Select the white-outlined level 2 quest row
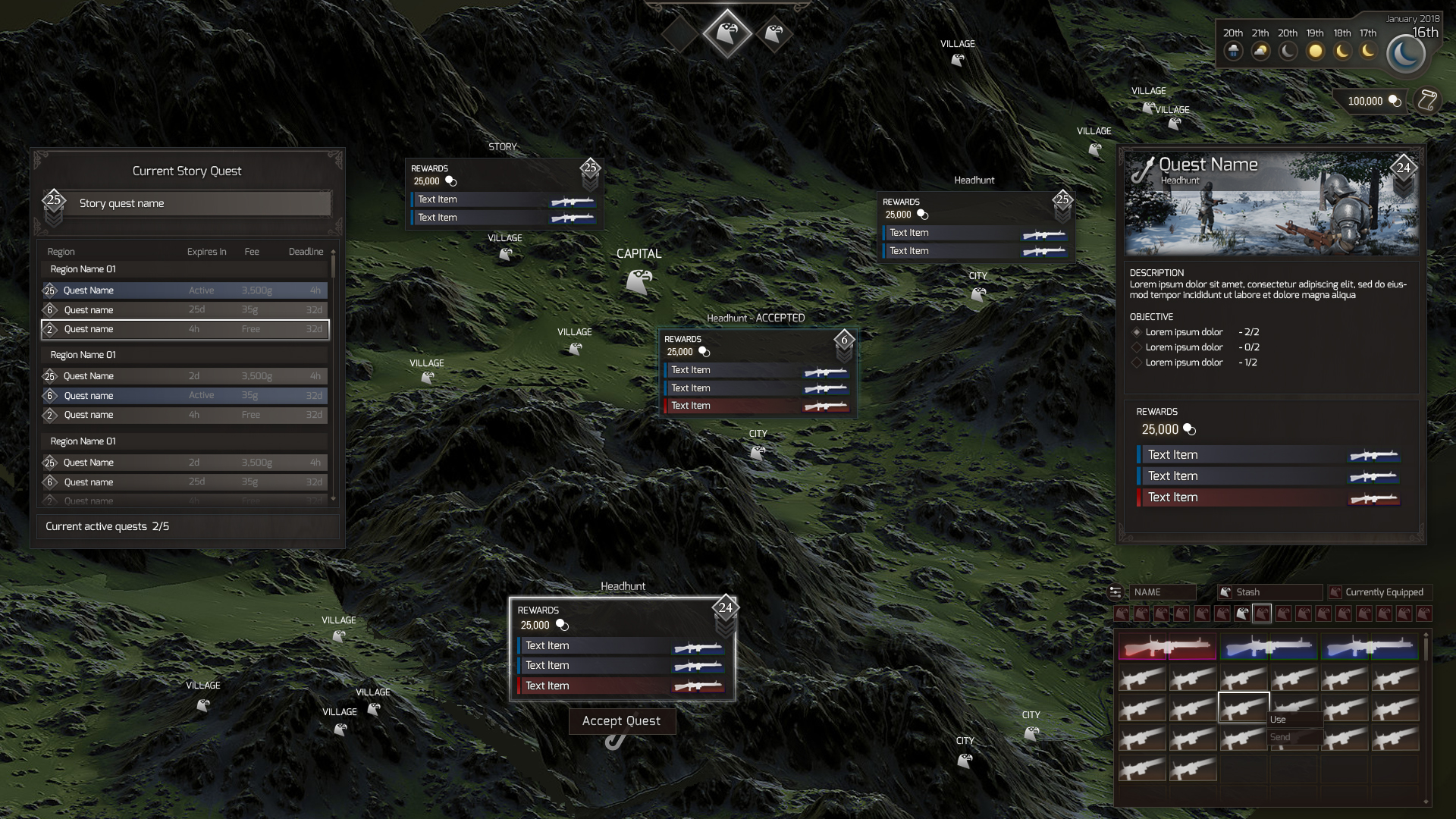Image resolution: width=1456 pixels, height=819 pixels. pyautogui.click(x=185, y=329)
